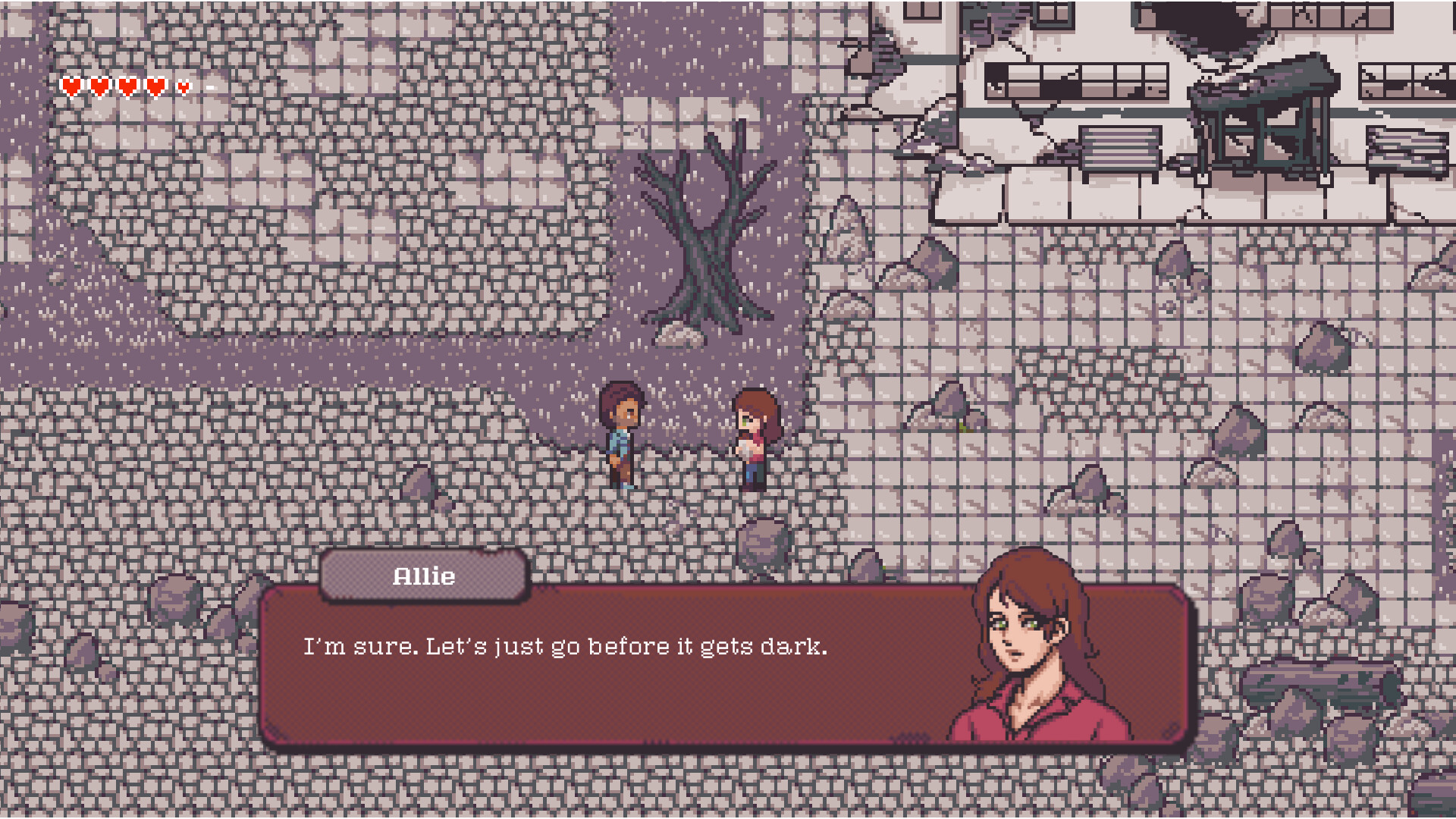Select the Allie name tab on the dialogue panel
Image resolution: width=1456 pixels, height=819 pixels.
tap(425, 576)
